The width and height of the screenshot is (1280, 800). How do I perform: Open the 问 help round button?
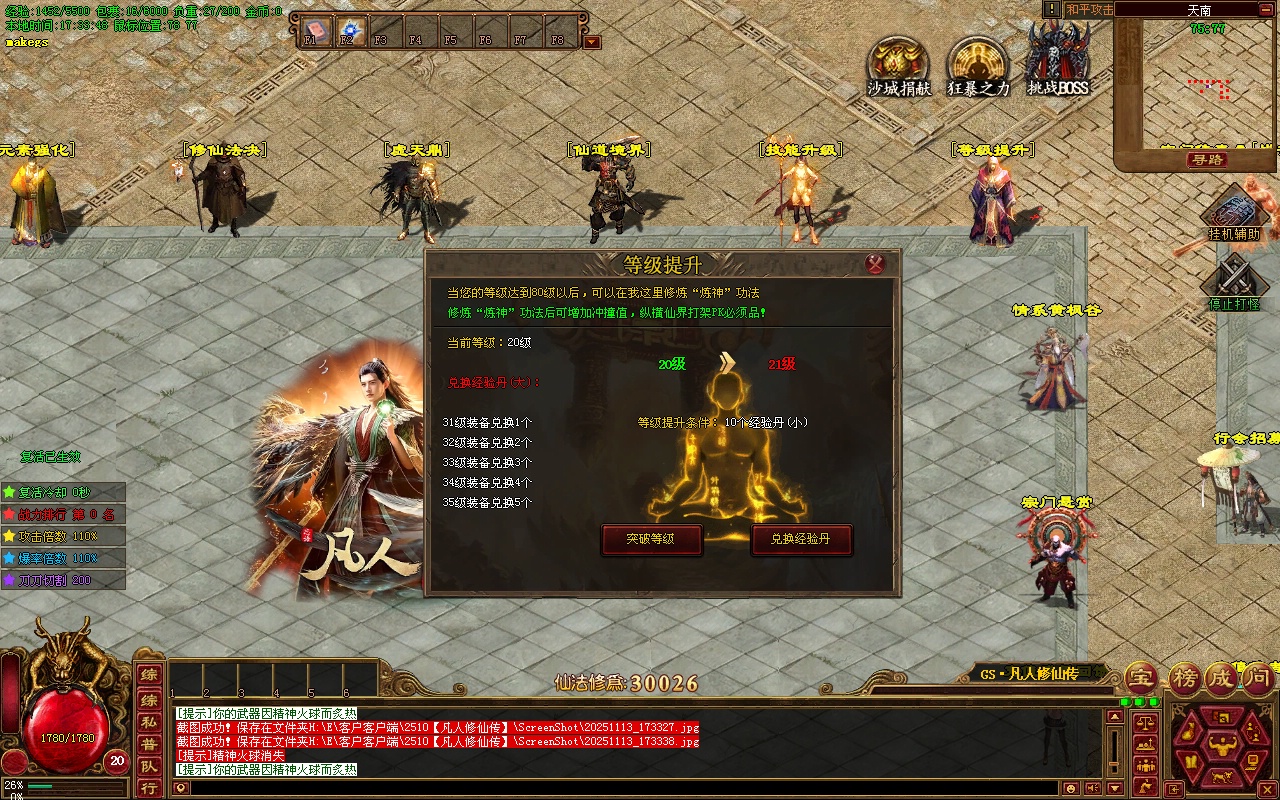coord(1259,678)
